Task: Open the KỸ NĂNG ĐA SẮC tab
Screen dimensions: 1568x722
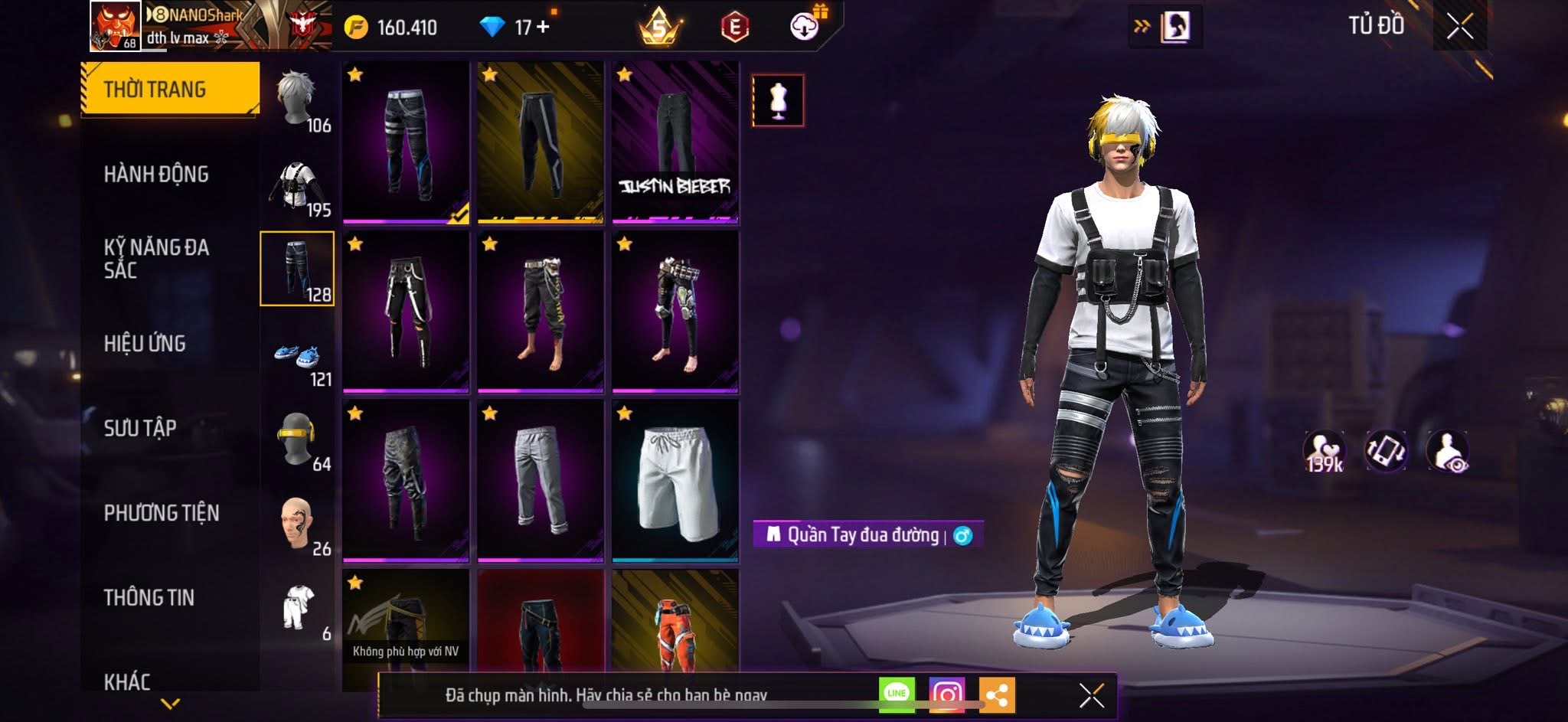Action: pyautogui.click(x=156, y=258)
